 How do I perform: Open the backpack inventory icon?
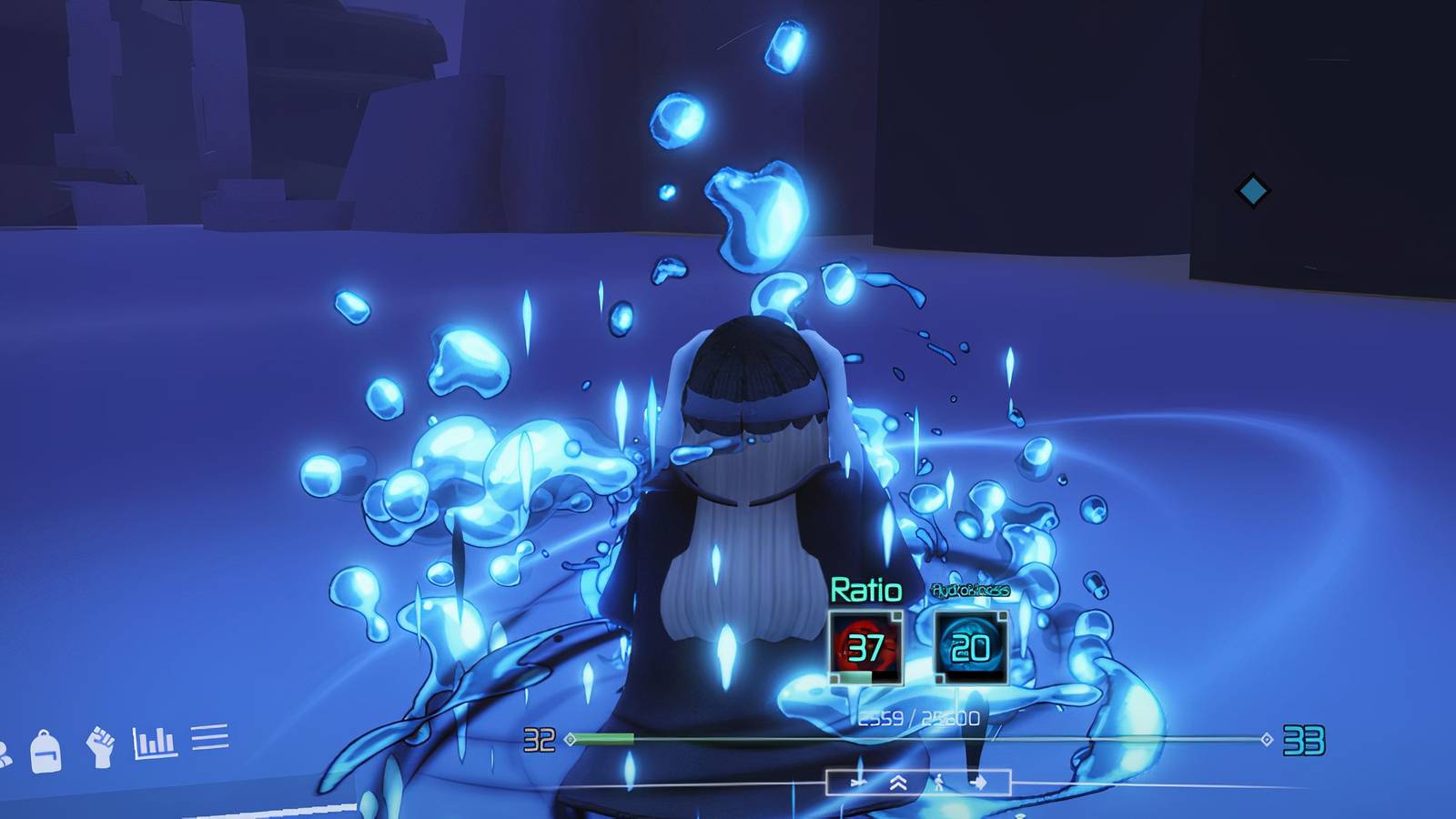pyautogui.click(x=44, y=750)
